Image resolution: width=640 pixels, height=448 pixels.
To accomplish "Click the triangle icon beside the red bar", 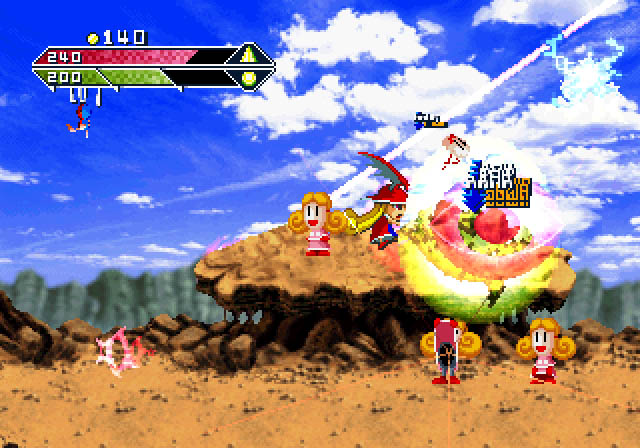I will pyautogui.click(x=247, y=55).
